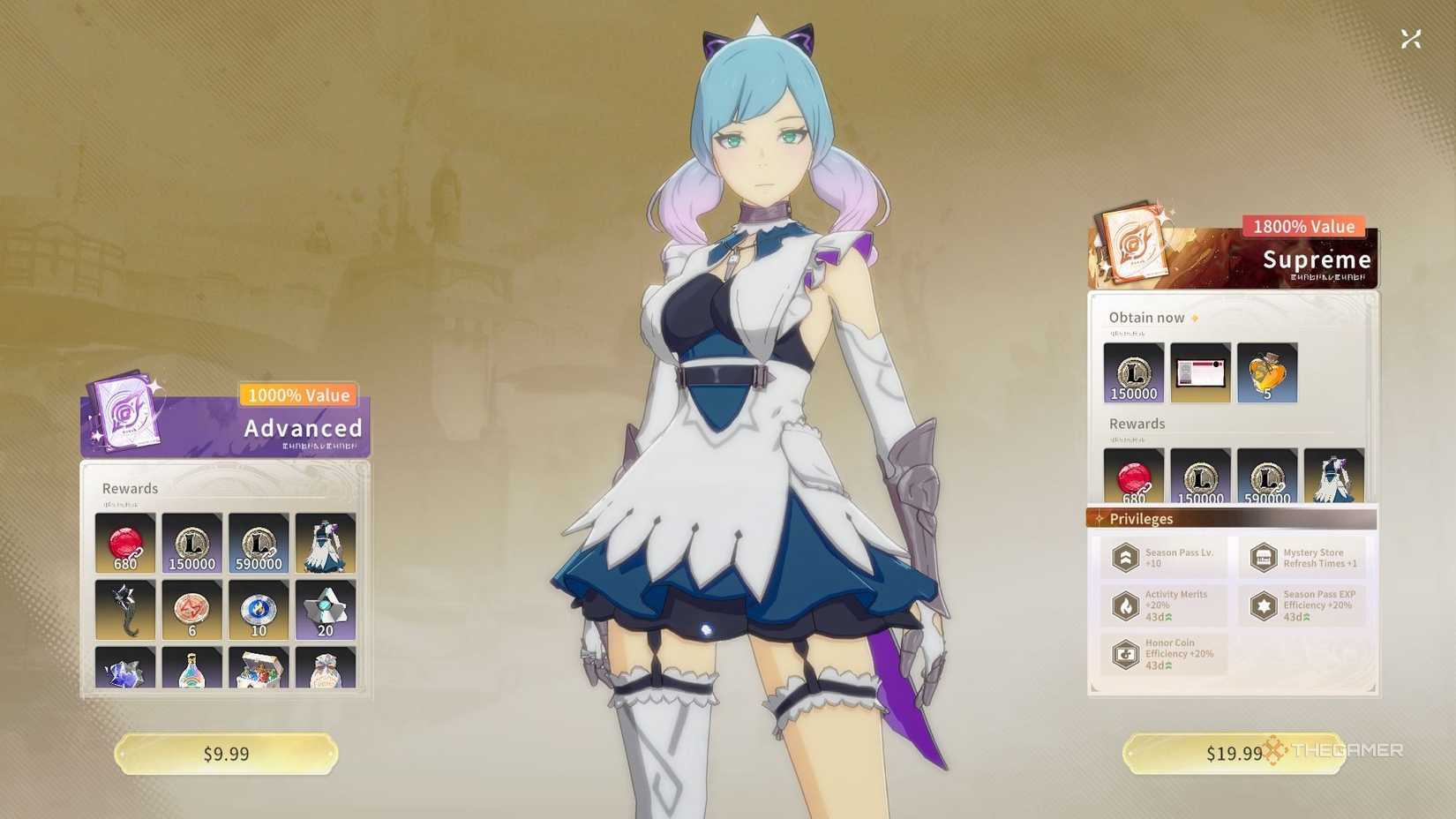Show the Honor Coin Efficiency privilege
The width and height of the screenshot is (1456, 819).
tap(1163, 654)
